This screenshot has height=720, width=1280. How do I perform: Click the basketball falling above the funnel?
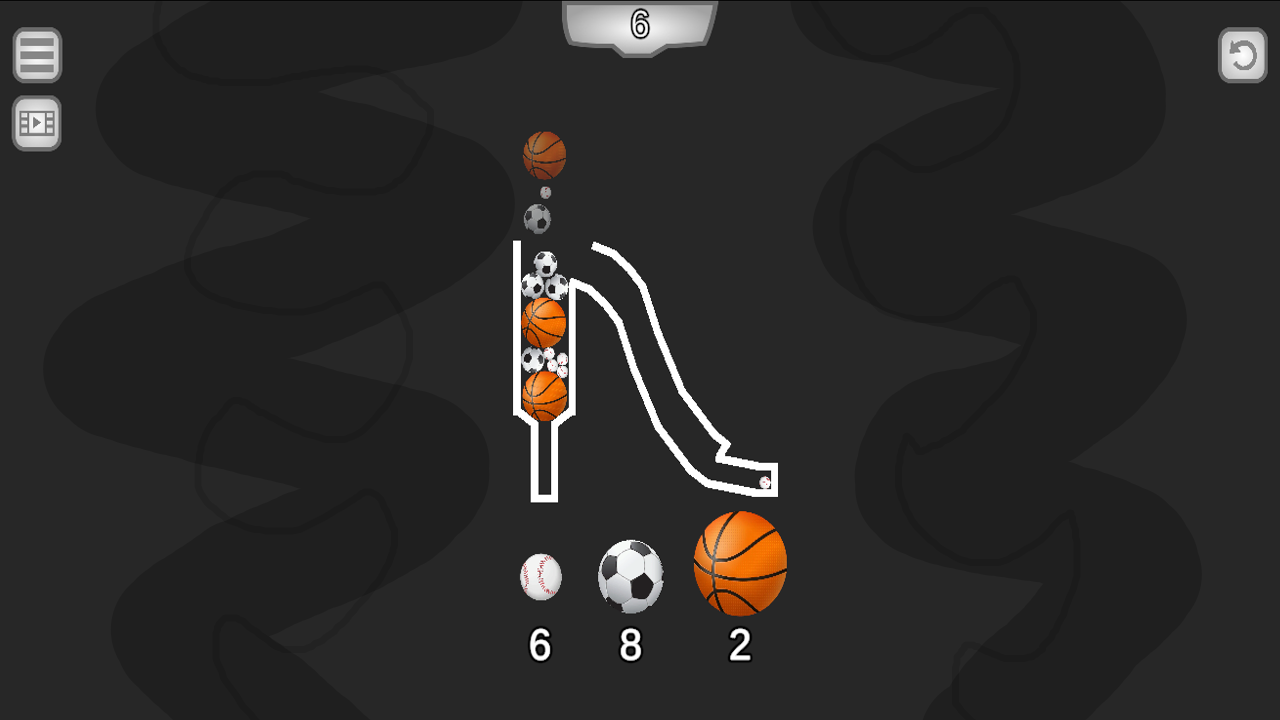click(x=544, y=155)
